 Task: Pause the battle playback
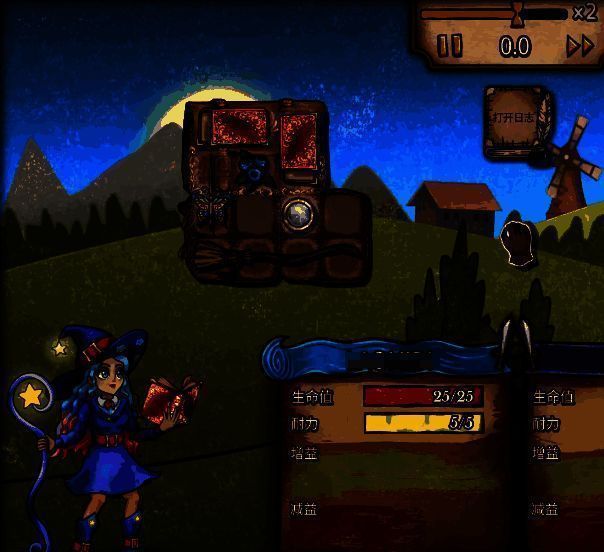coord(451,46)
